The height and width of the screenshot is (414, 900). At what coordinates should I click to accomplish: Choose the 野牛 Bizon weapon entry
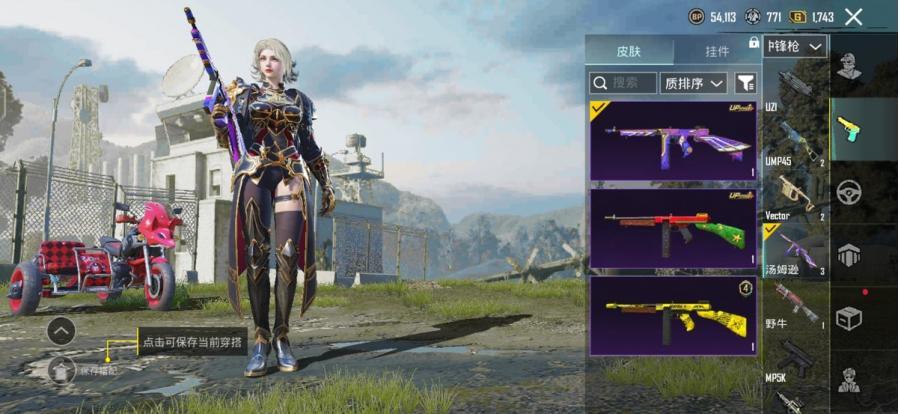pos(795,305)
